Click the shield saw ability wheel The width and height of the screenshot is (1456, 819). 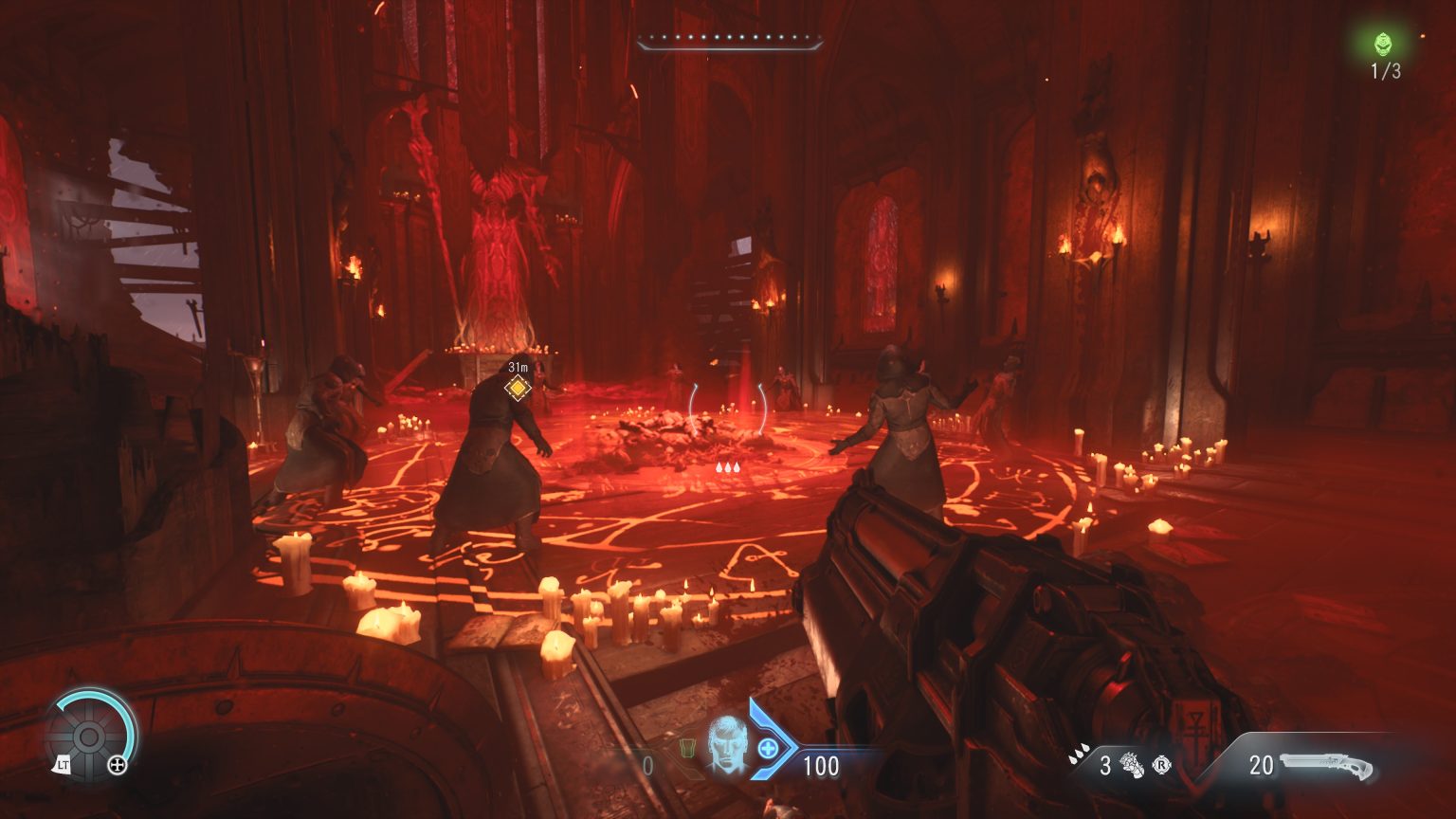click(88, 737)
